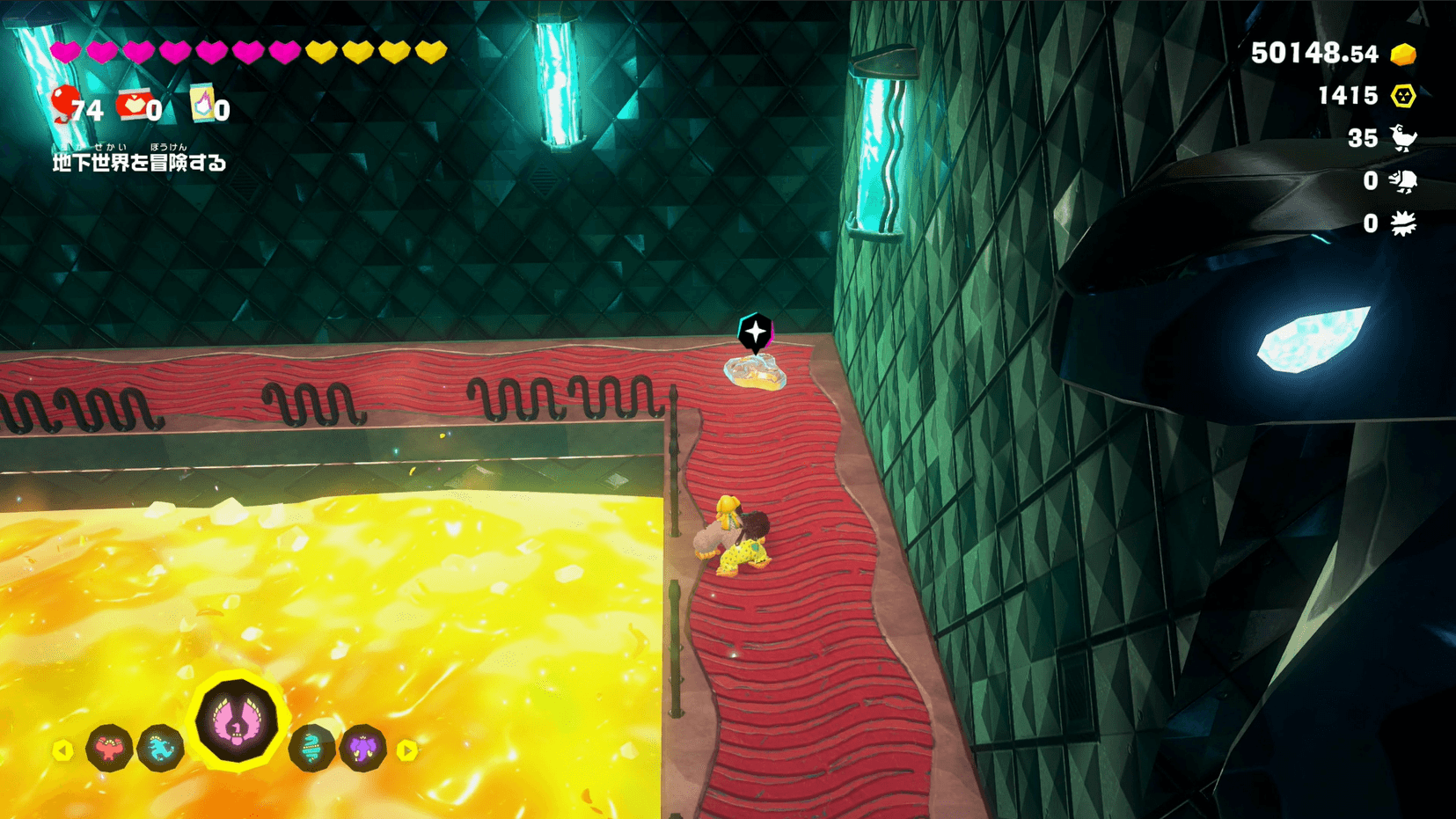Click the gold nugget currency icon
The width and height of the screenshot is (1456, 819).
pyautogui.click(x=1403, y=55)
